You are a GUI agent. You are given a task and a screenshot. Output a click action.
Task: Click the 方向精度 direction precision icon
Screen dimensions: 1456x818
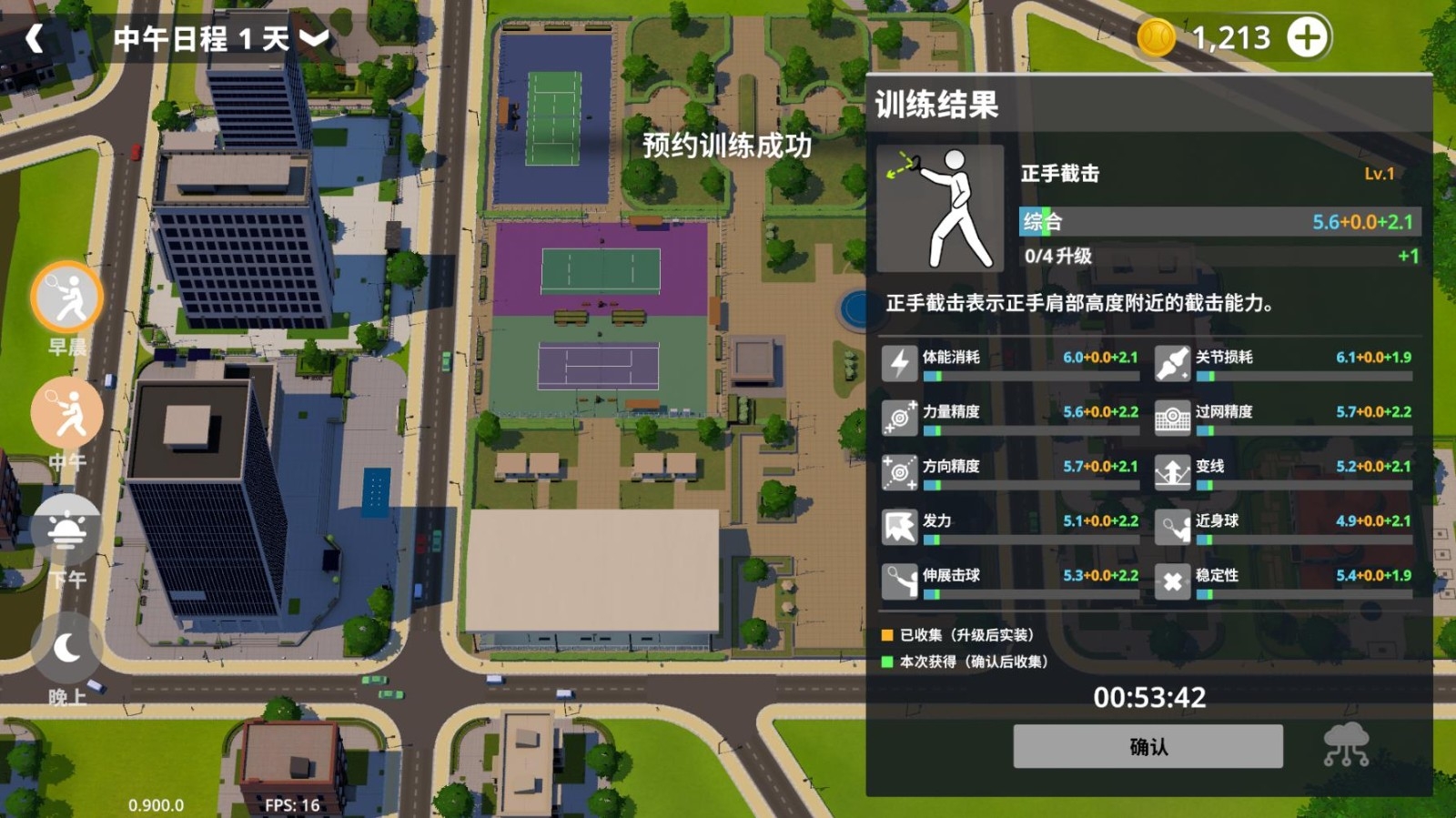pos(899,470)
